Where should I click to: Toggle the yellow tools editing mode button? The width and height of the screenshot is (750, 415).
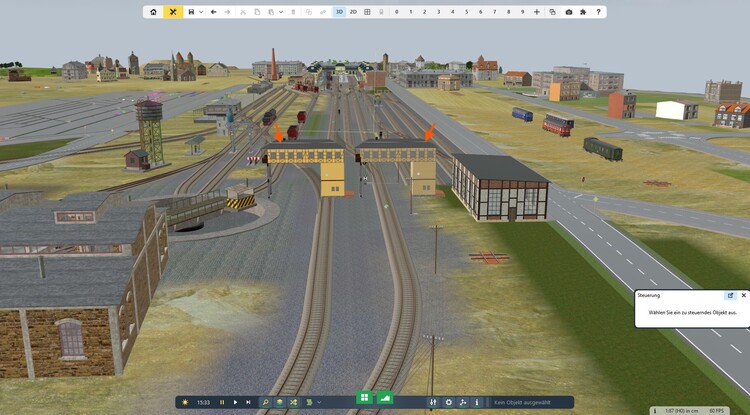tap(173, 12)
